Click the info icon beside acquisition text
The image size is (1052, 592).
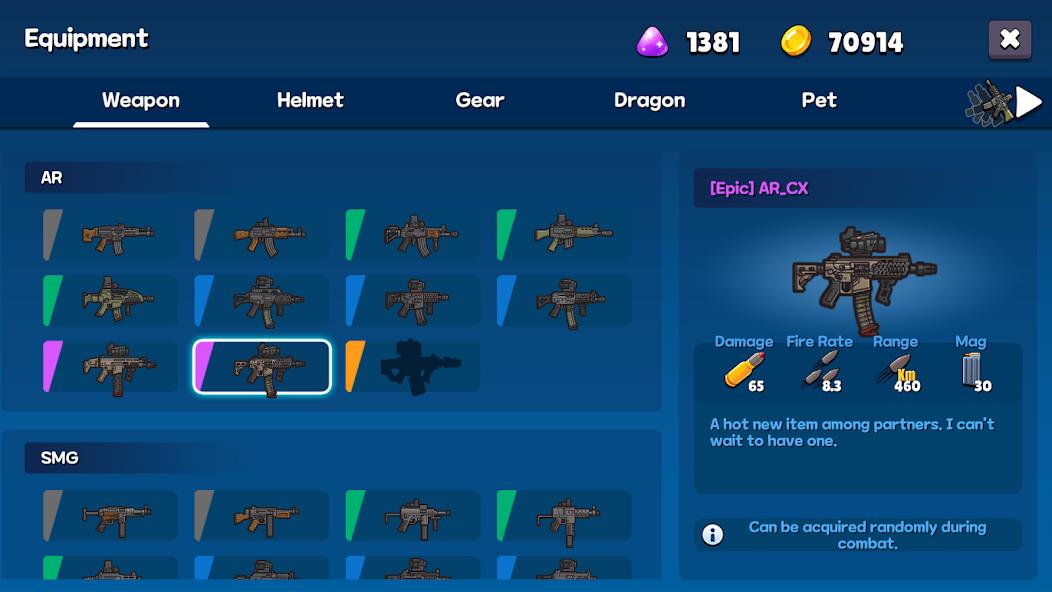click(712, 535)
